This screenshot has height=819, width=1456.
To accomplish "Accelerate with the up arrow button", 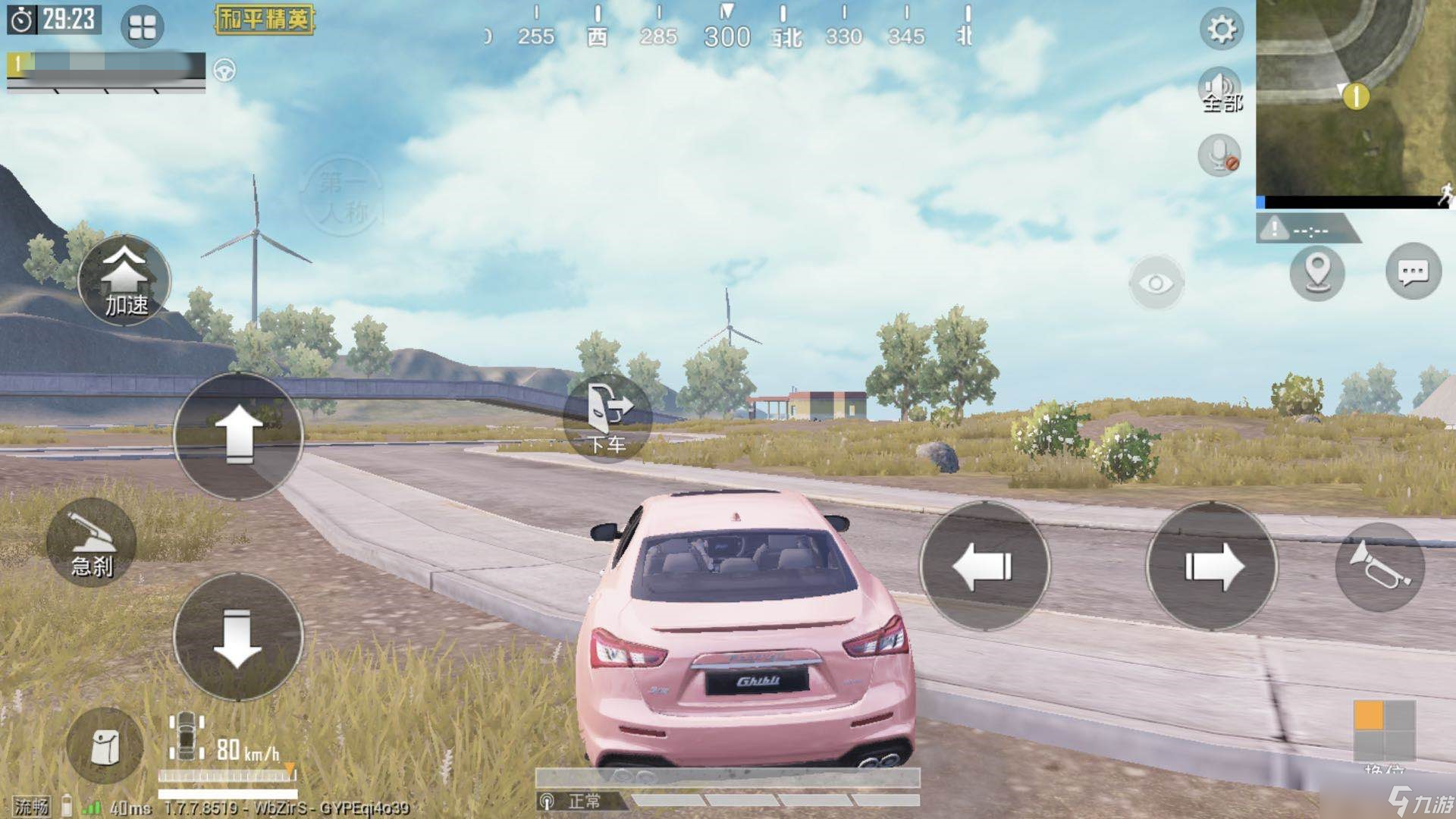I will (238, 435).
